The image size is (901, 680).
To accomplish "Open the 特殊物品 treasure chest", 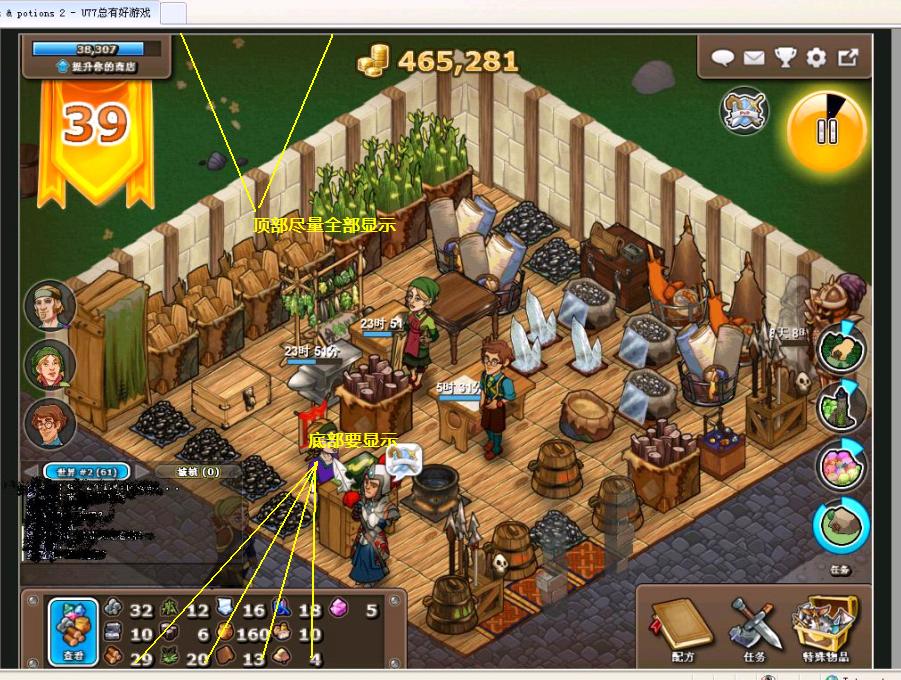I will [x=826, y=625].
